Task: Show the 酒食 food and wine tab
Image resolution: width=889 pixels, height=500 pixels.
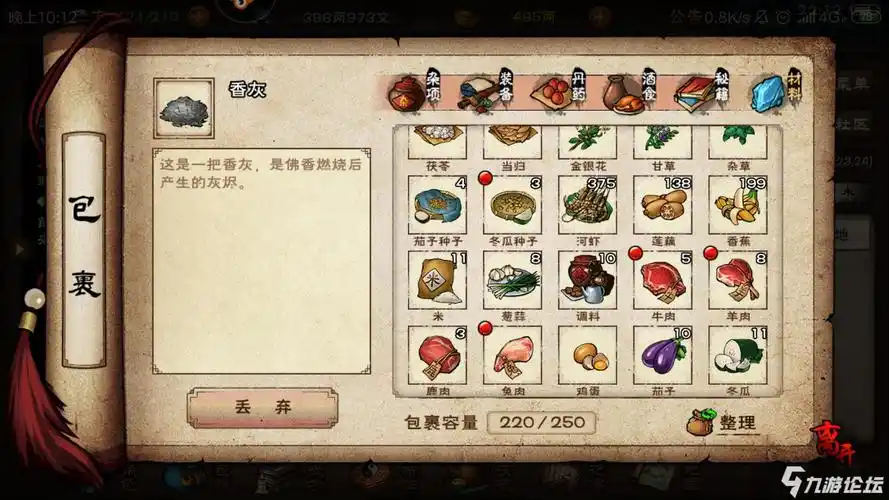Action: [x=630, y=92]
